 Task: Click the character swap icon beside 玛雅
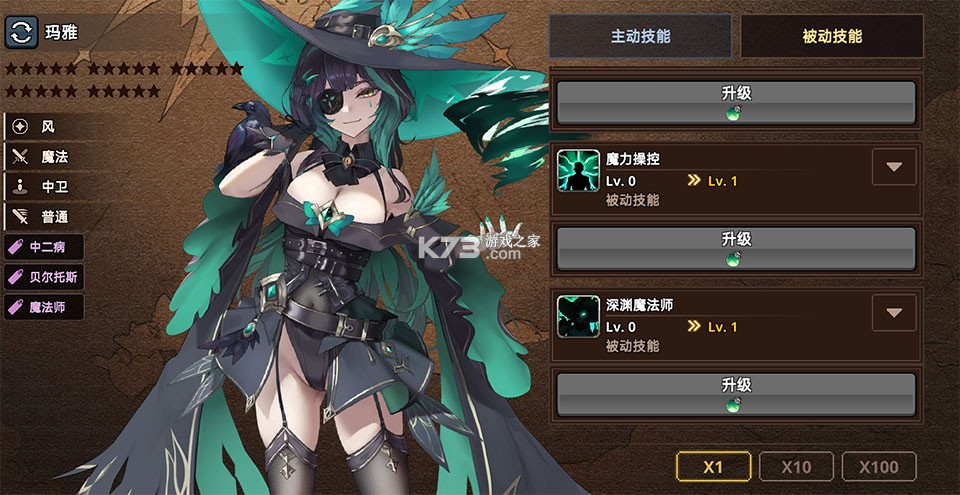click(22, 31)
